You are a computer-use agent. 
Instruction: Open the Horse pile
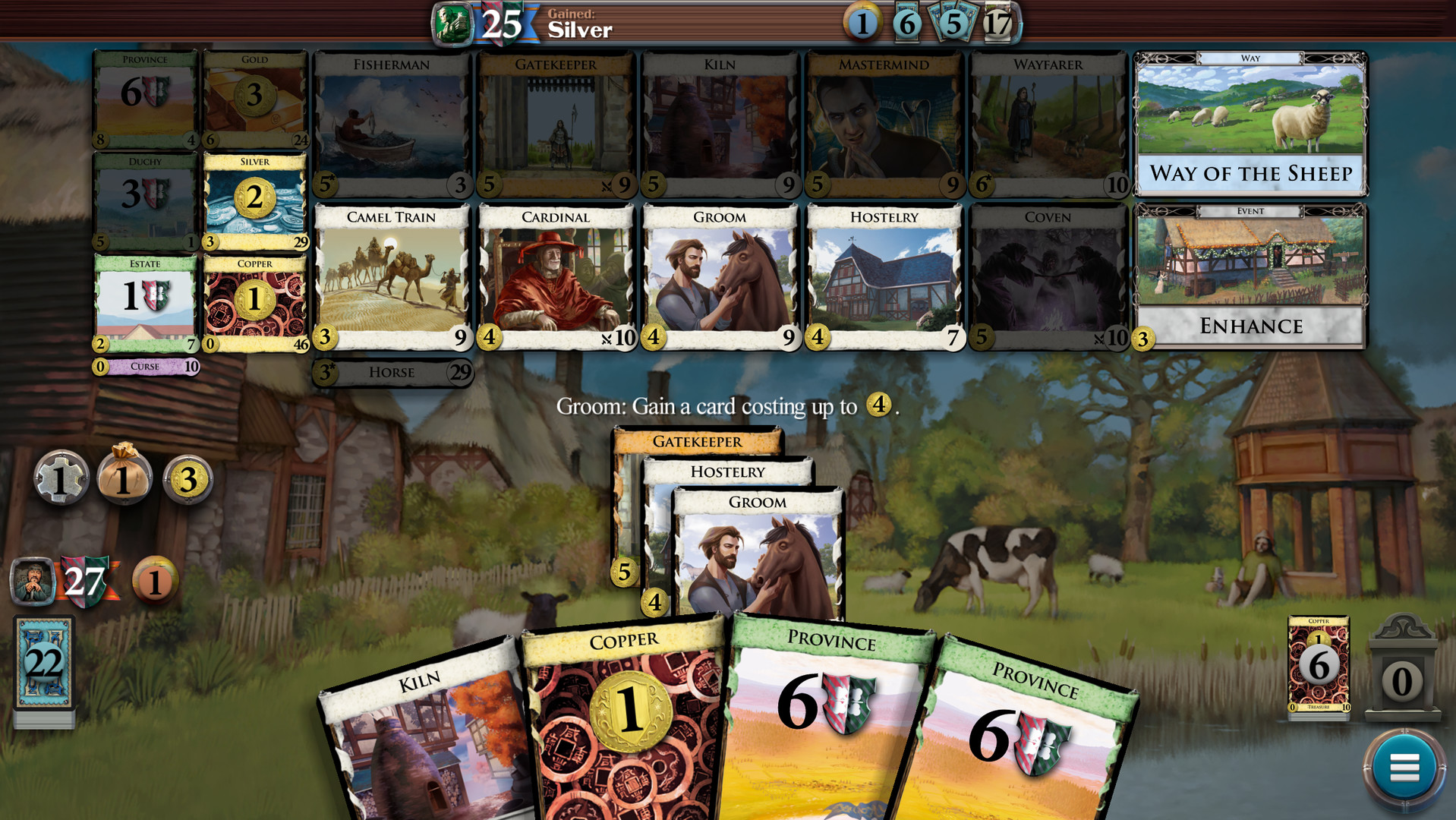[x=392, y=373]
